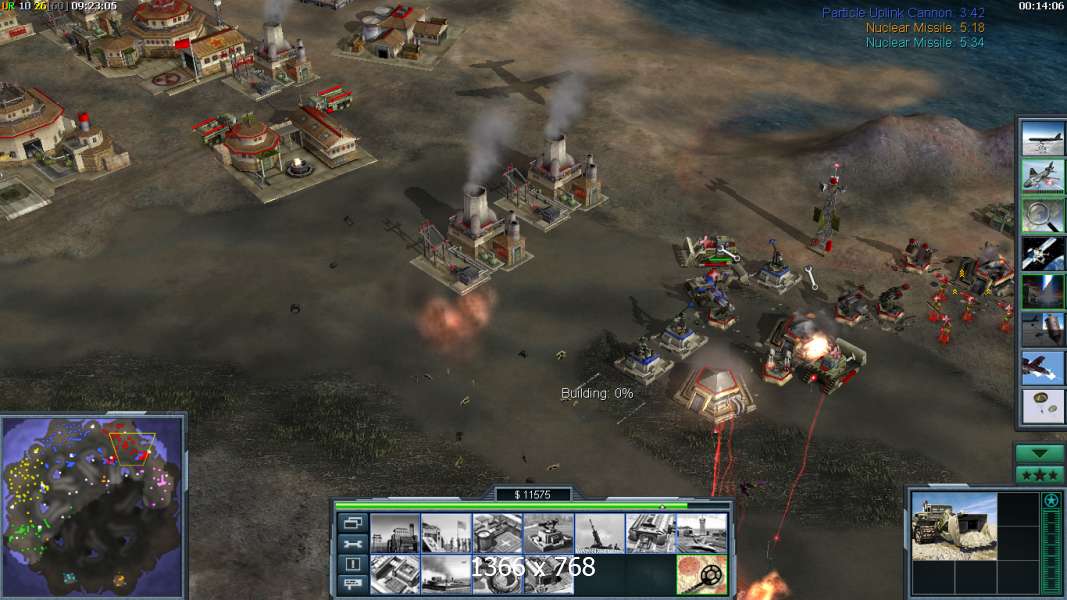Open the overlapping-windows panel button

tap(353, 523)
